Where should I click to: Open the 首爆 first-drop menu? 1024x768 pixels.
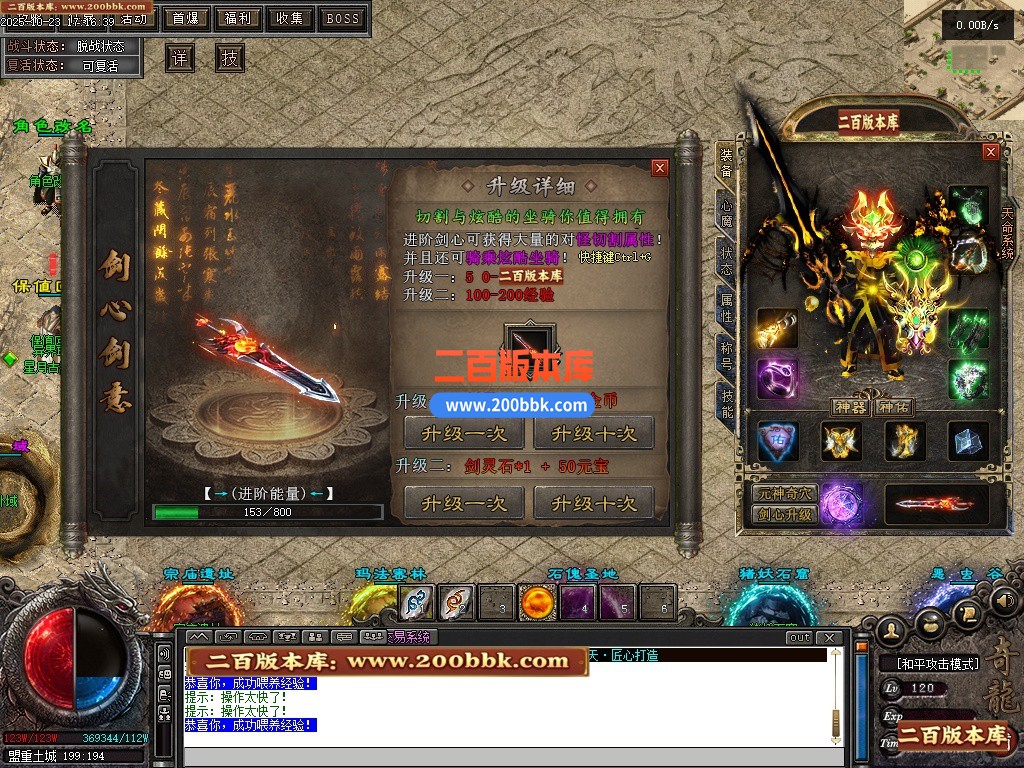[184, 18]
